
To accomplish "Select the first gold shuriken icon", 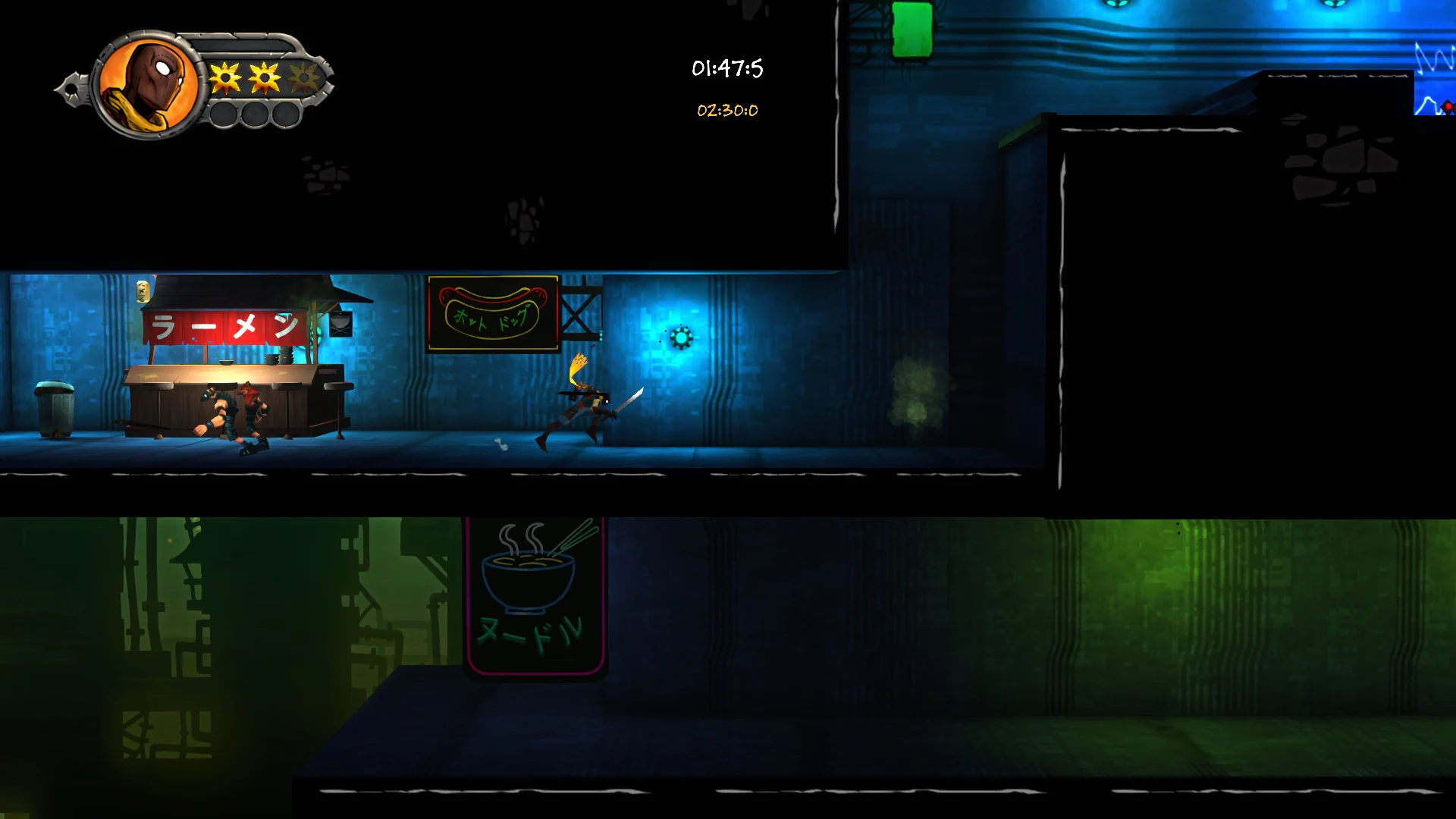I will click(225, 76).
